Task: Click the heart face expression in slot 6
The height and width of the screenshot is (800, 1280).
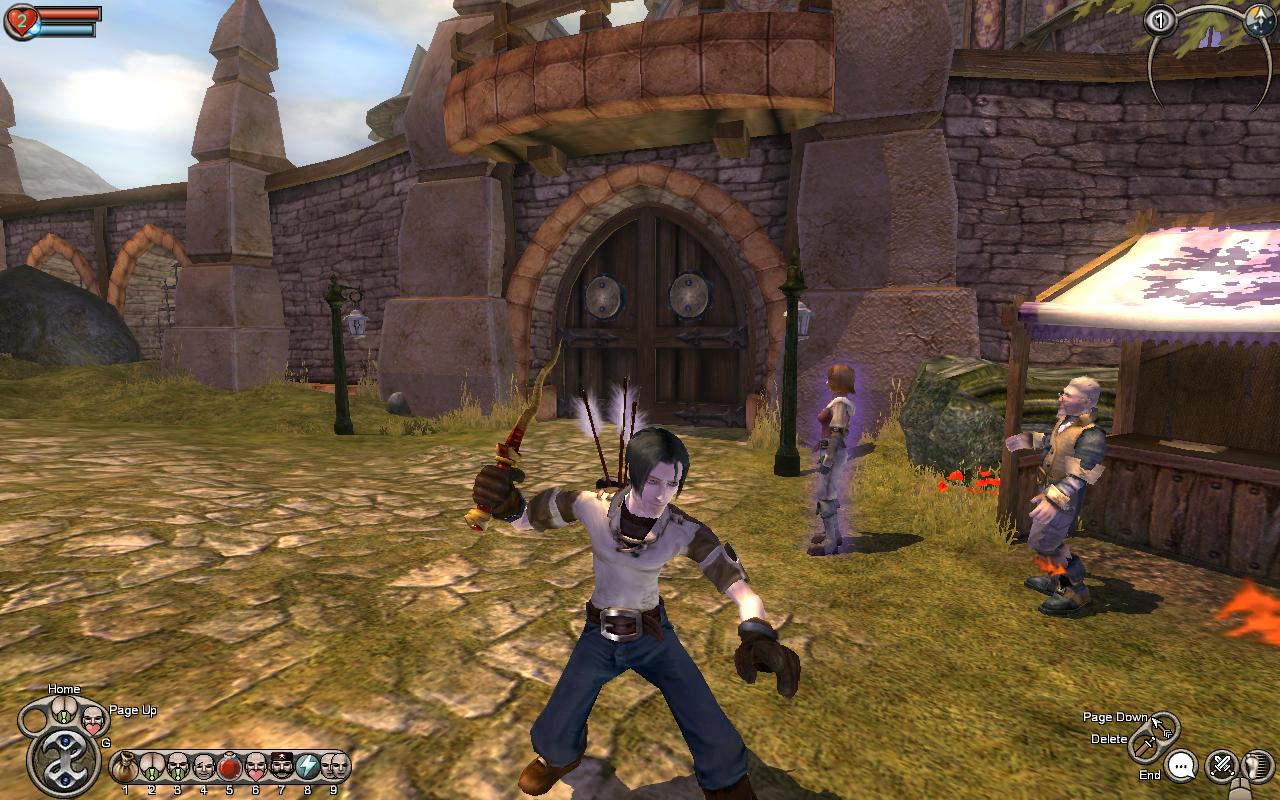Action: coord(256,768)
